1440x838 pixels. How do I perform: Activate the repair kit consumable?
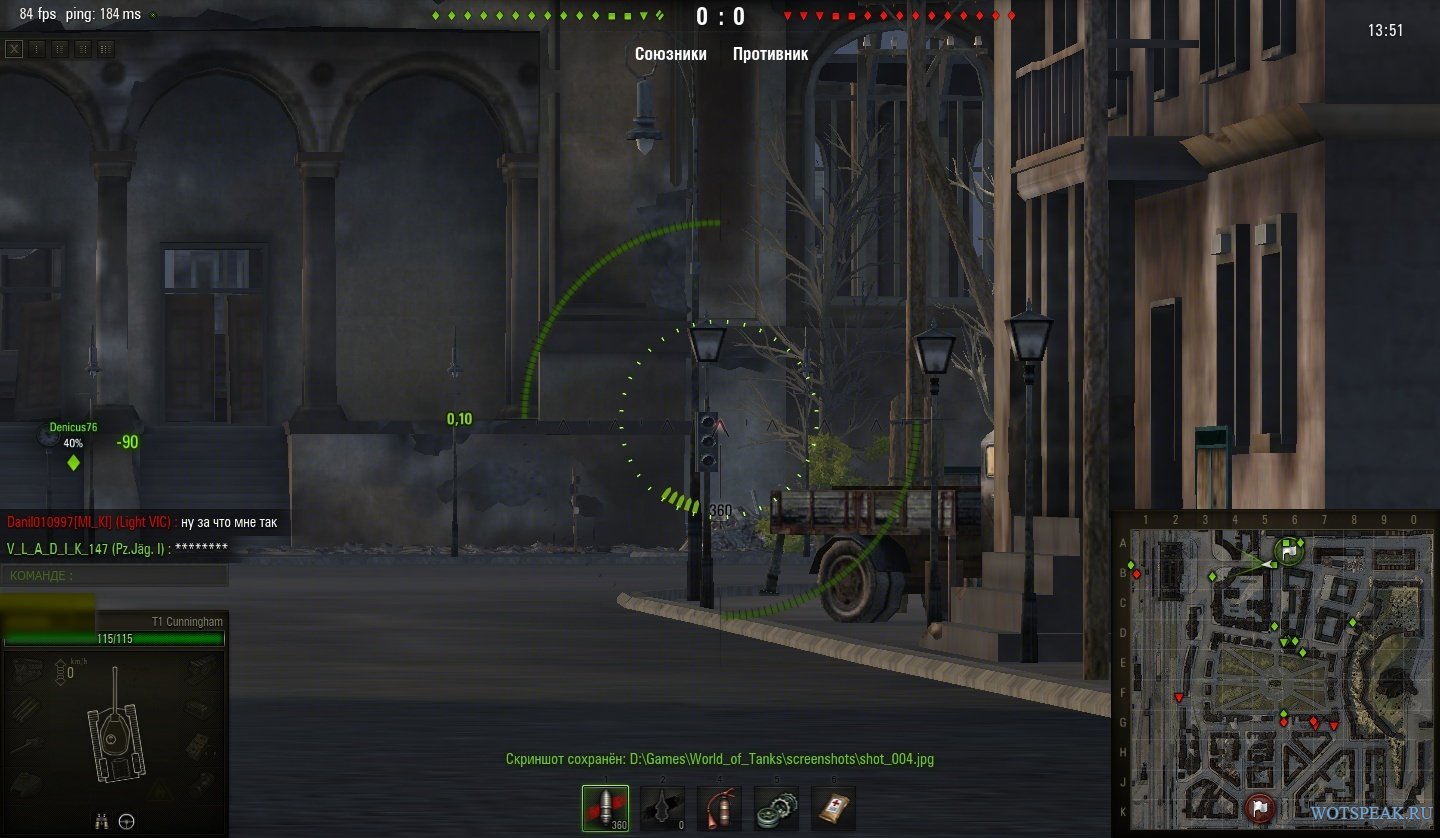click(777, 808)
